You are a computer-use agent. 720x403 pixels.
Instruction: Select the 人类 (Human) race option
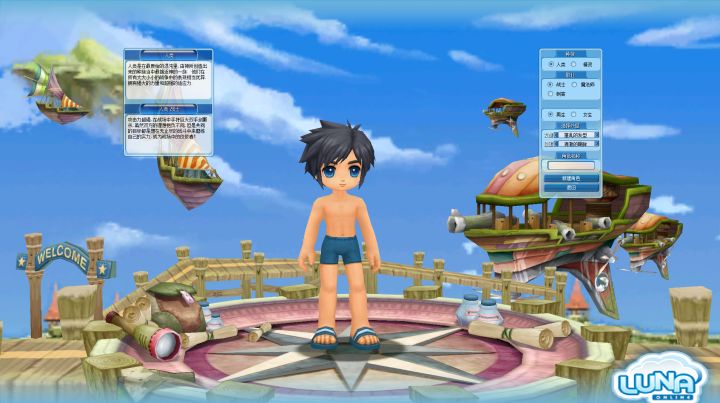pyautogui.click(x=550, y=63)
